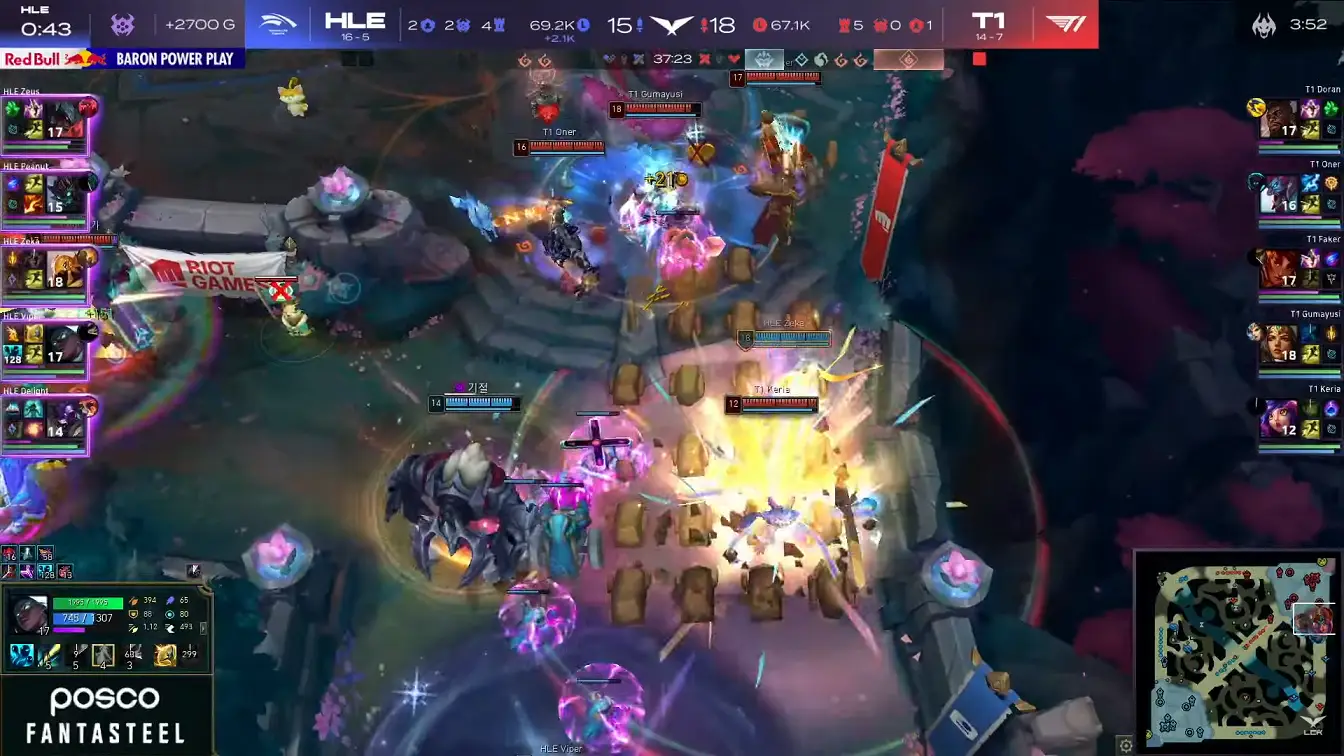Click T1 Gumayusi player card
The image size is (1344, 756).
pos(1297,346)
